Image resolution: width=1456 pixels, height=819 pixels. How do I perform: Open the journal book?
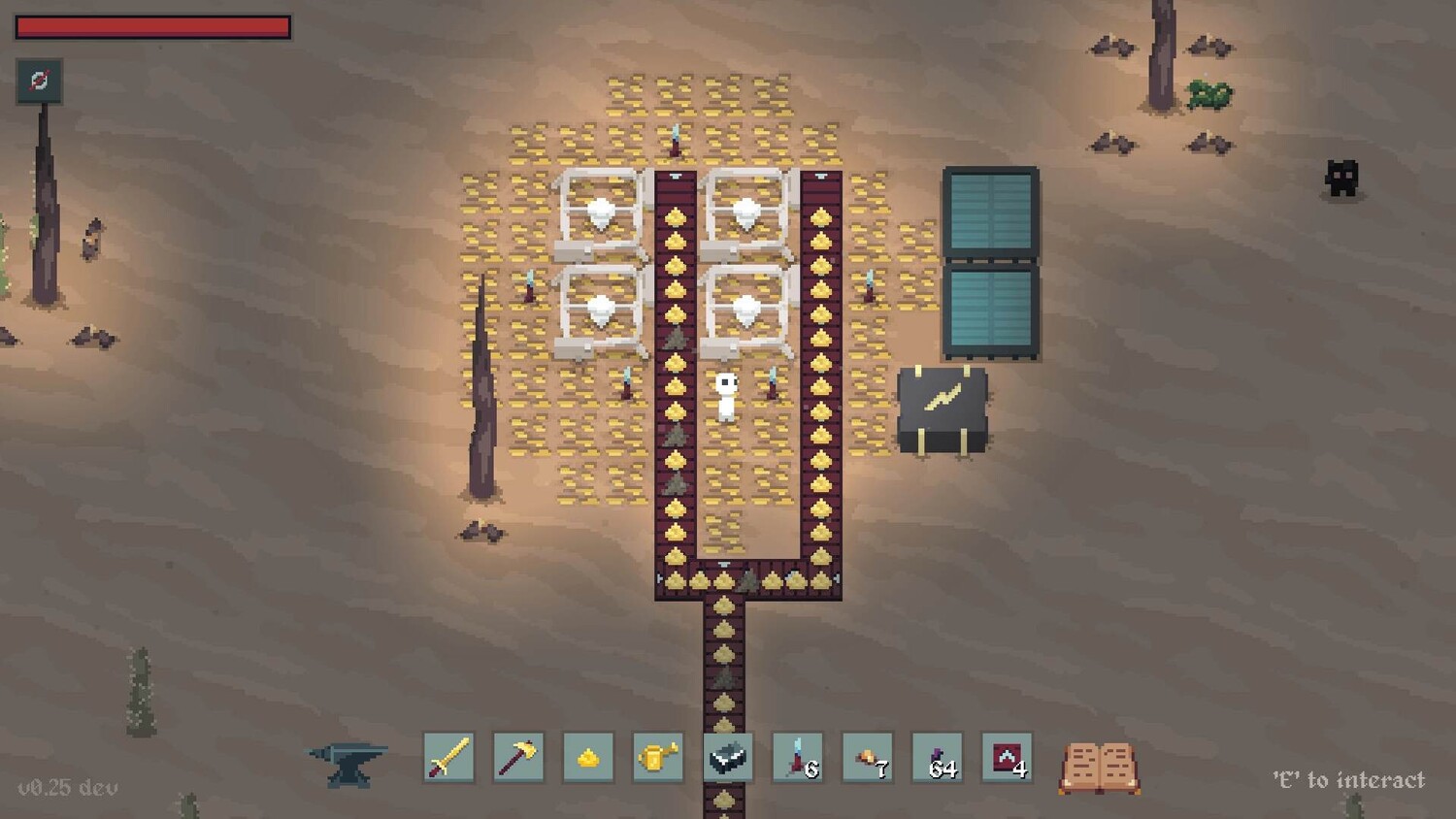coord(1099,768)
